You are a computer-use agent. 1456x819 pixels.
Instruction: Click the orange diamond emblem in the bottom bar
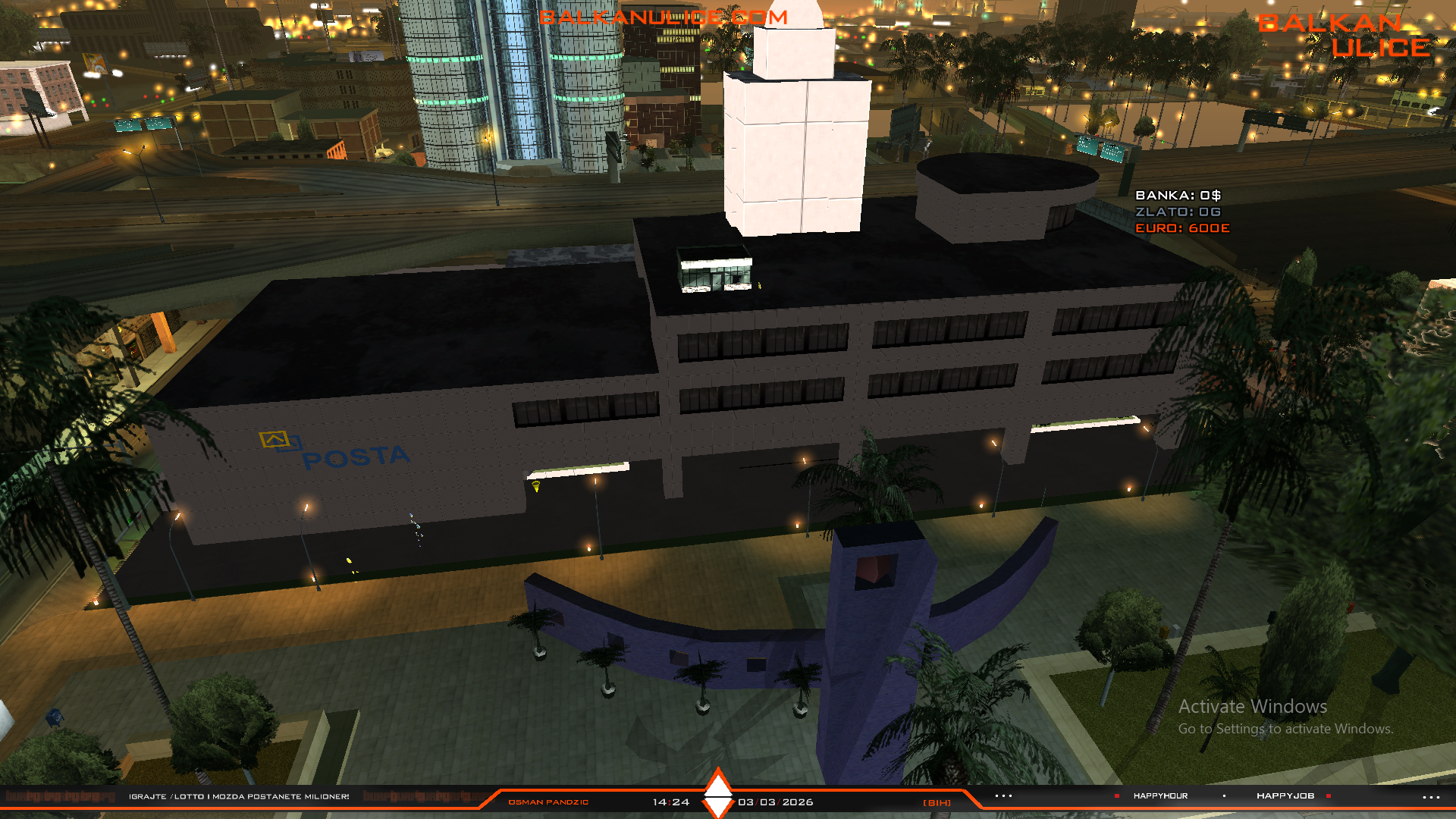(717, 793)
